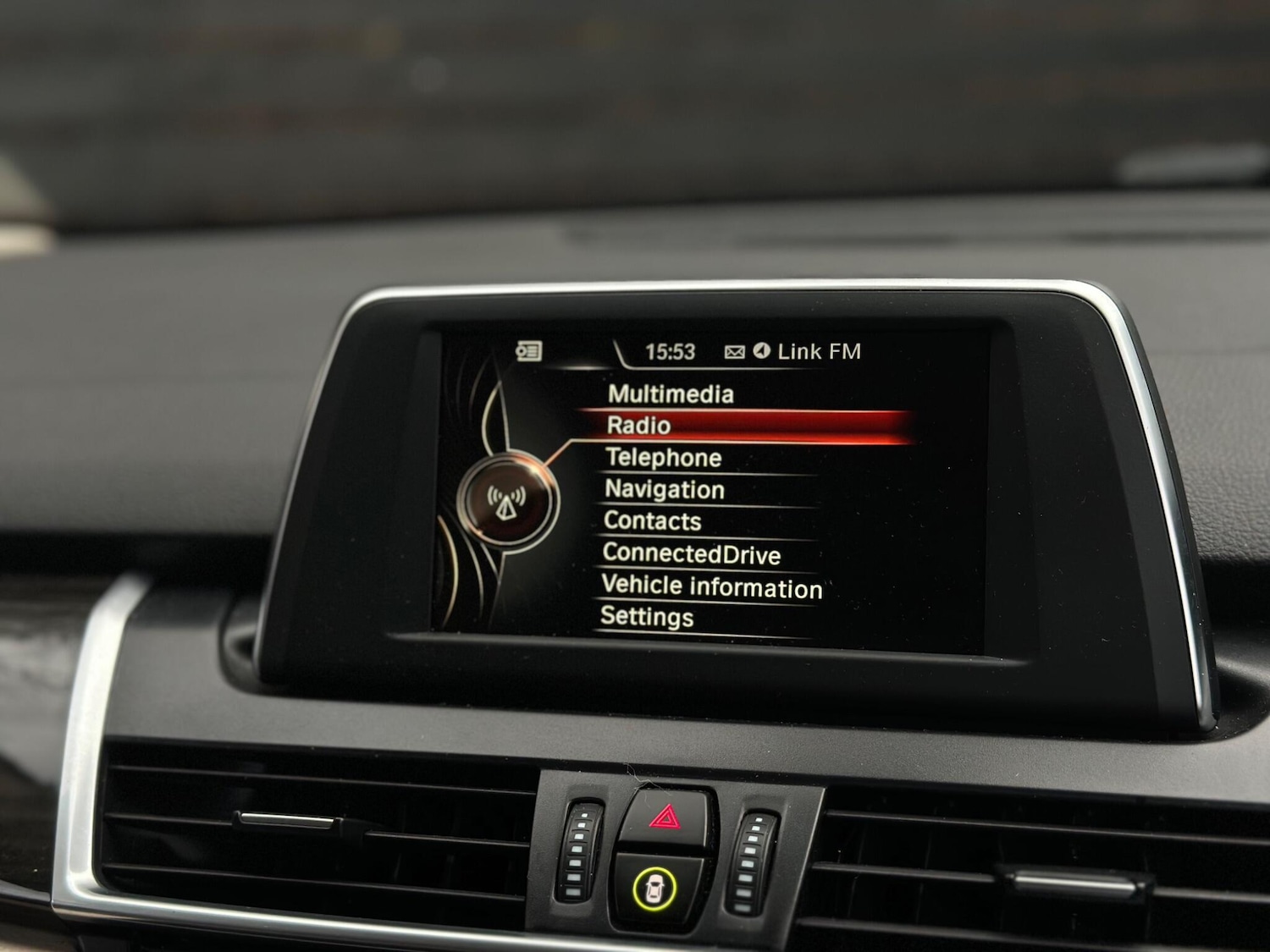Toggle hazard lights on
The image size is (1270, 952).
coord(666,817)
